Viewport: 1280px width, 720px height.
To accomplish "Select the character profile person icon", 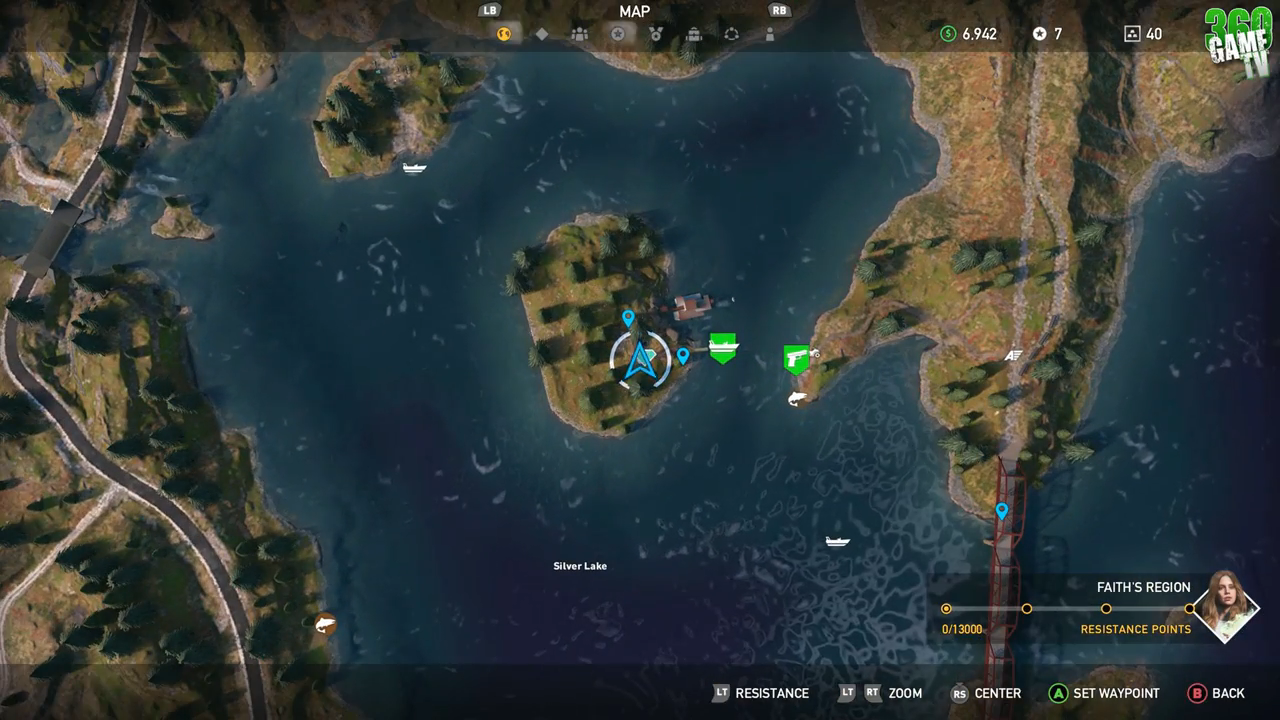I will coord(770,33).
